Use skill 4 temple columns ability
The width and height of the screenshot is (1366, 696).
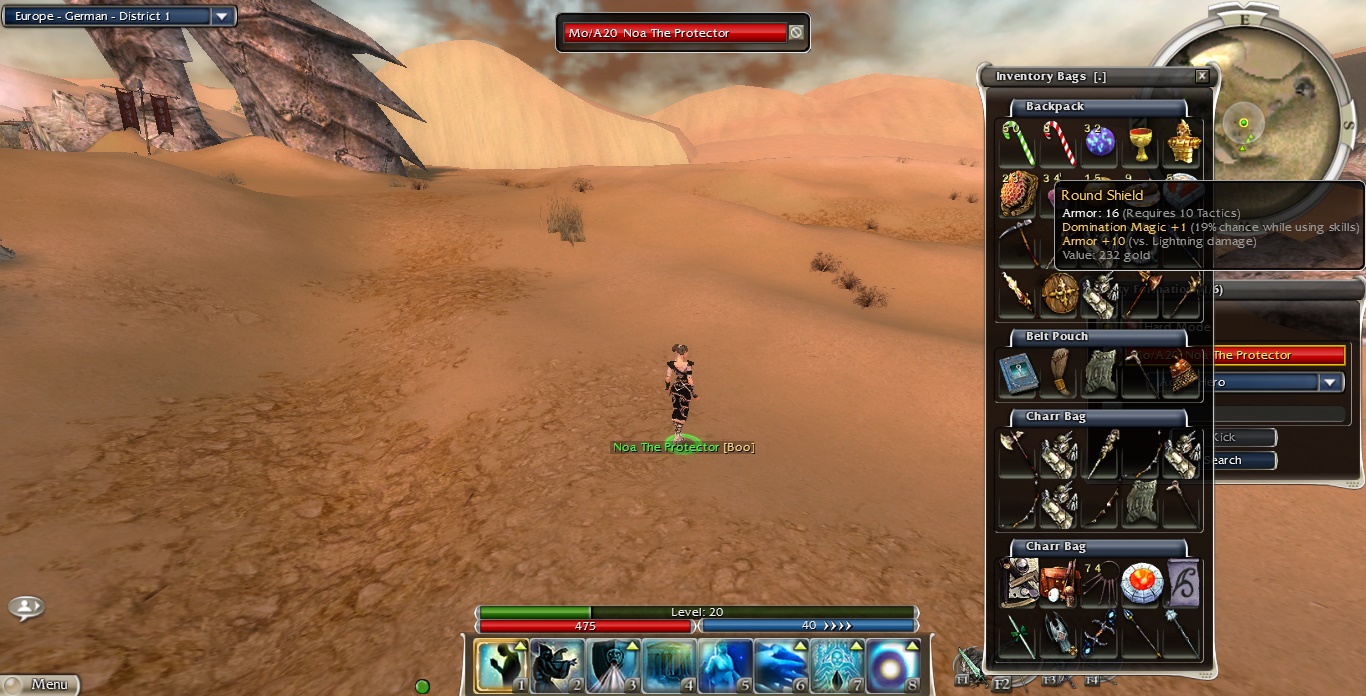[668, 664]
